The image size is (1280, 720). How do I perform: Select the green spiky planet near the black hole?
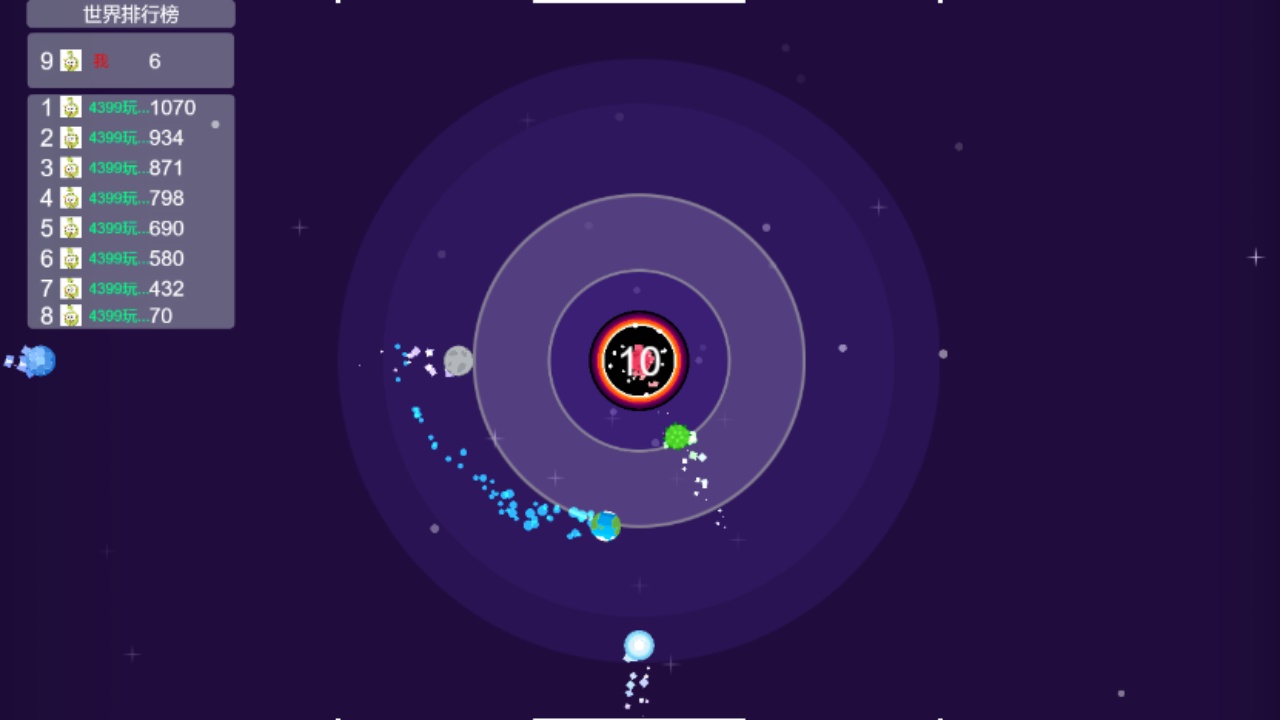tap(677, 437)
